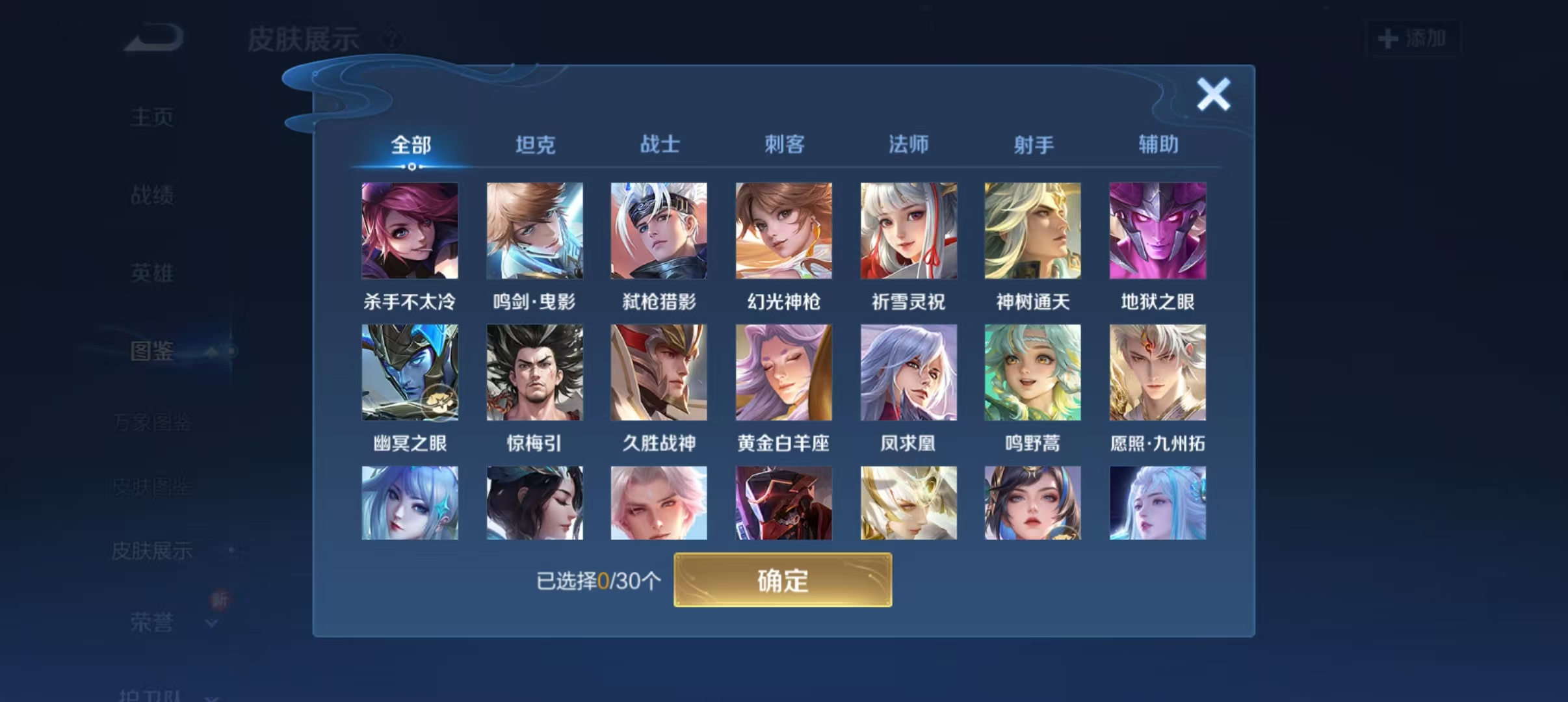Viewport: 1568px width, 702px height.
Task: Open the 战绩 section in the sidebar
Action: click(x=151, y=194)
